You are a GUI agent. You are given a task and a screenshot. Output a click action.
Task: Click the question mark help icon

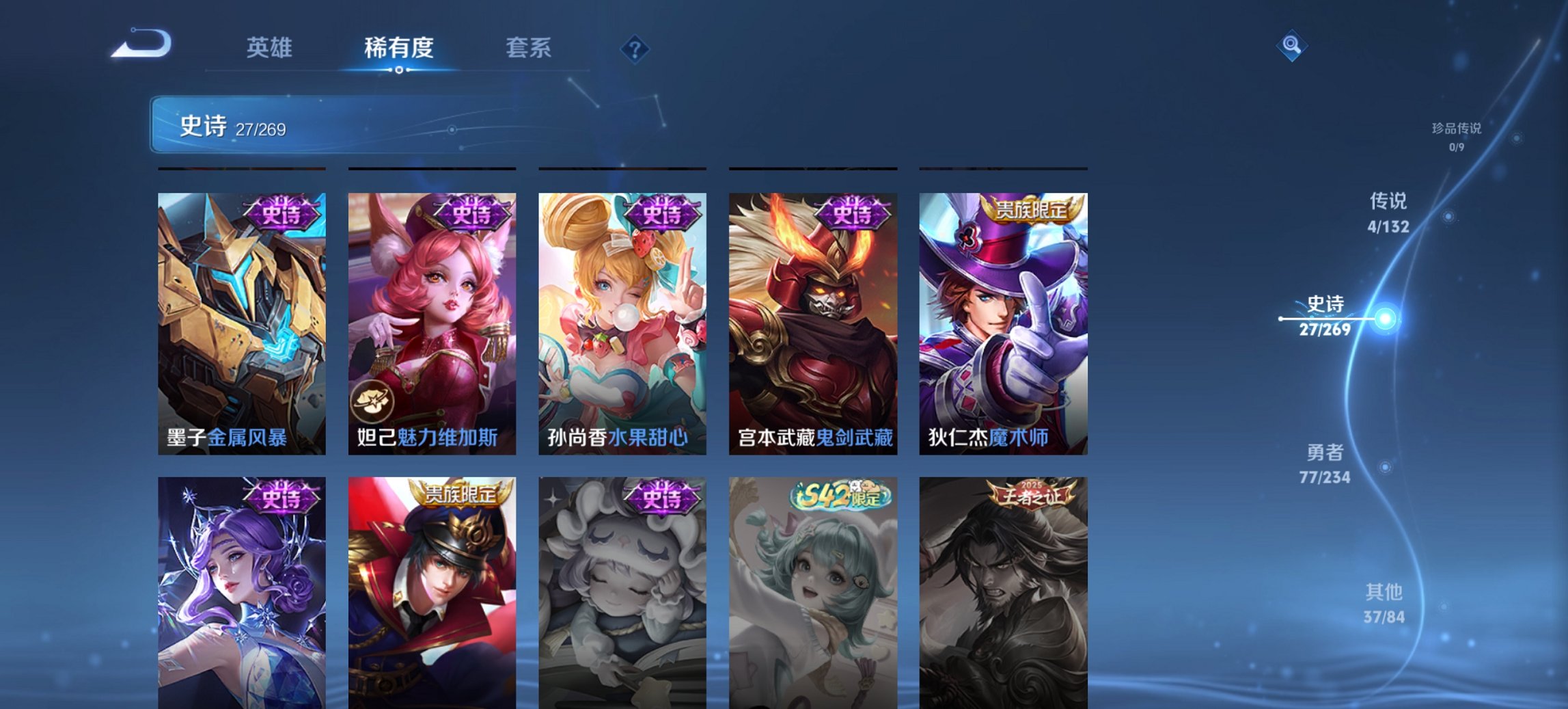(x=634, y=49)
